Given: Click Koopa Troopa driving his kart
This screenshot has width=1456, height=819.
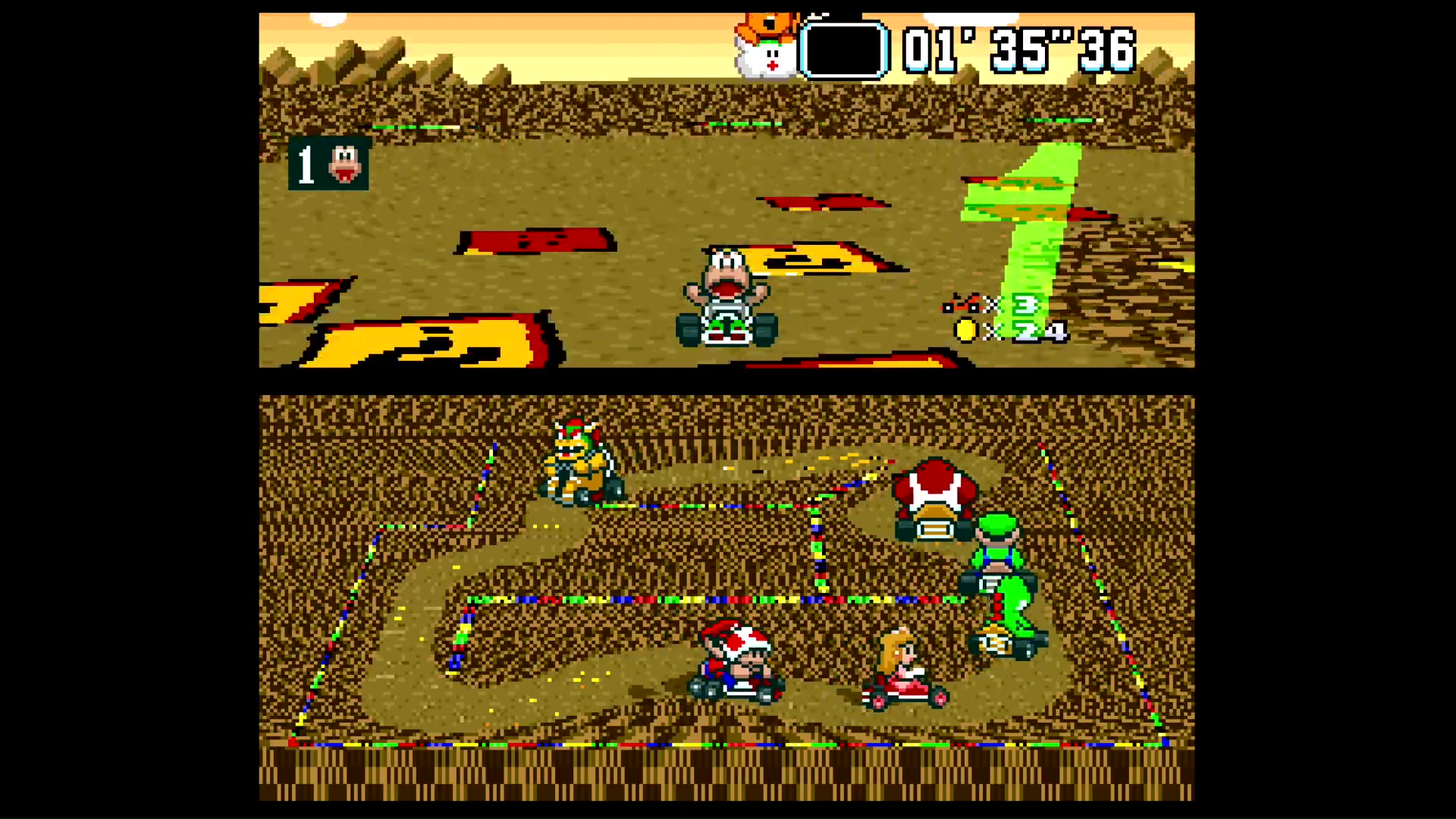Looking at the screenshot, I should pyautogui.click(x=726, y=296).
